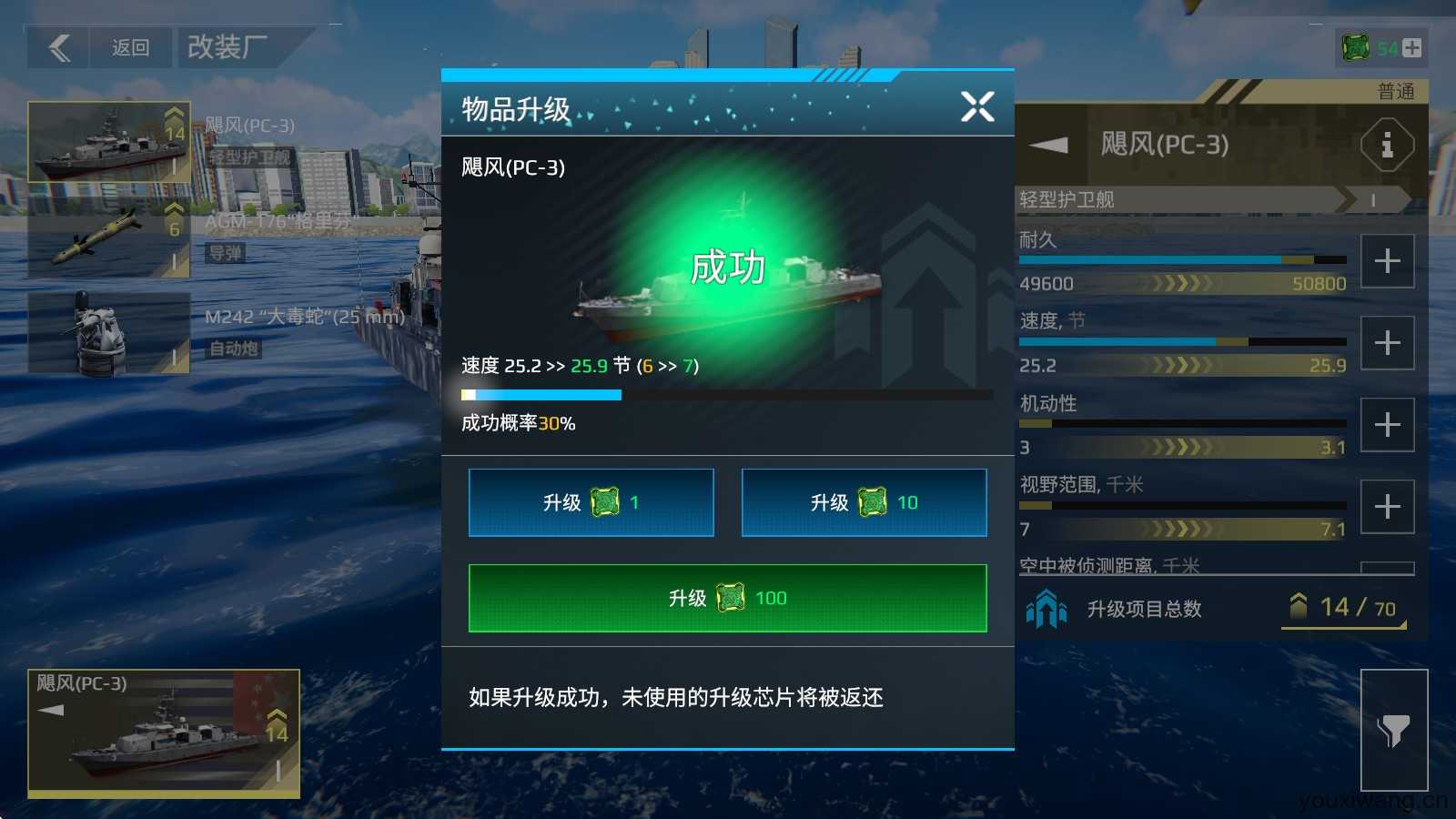Image resolution: width=1456 pixels, height=819 pixels.
Task: Click the left arrow beside 飓风(PC-3) title
Action: (x=1049, y=145)
